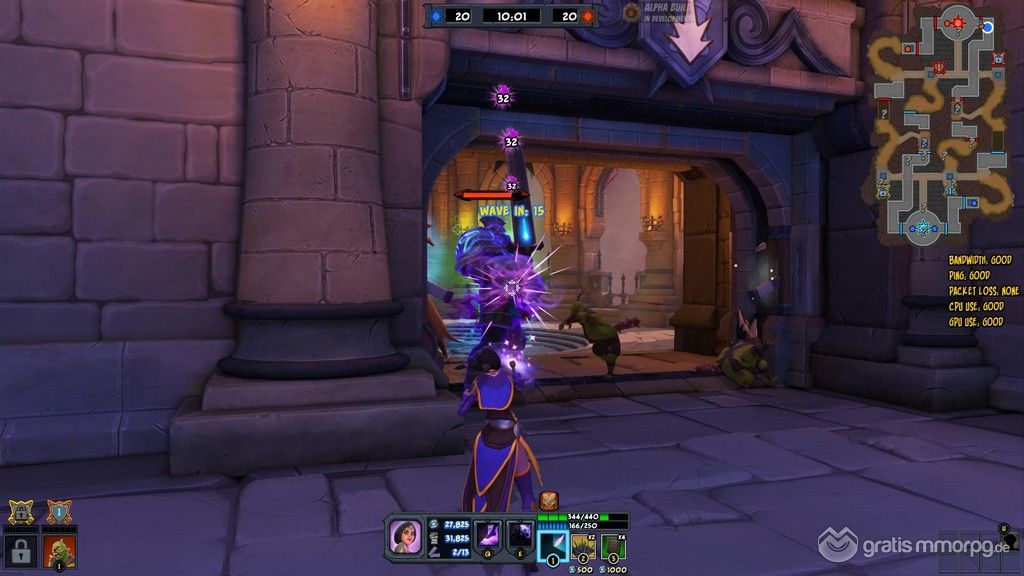Click the locked padlock card slot
Viewport: 1024px width, 576px height.
21,551
